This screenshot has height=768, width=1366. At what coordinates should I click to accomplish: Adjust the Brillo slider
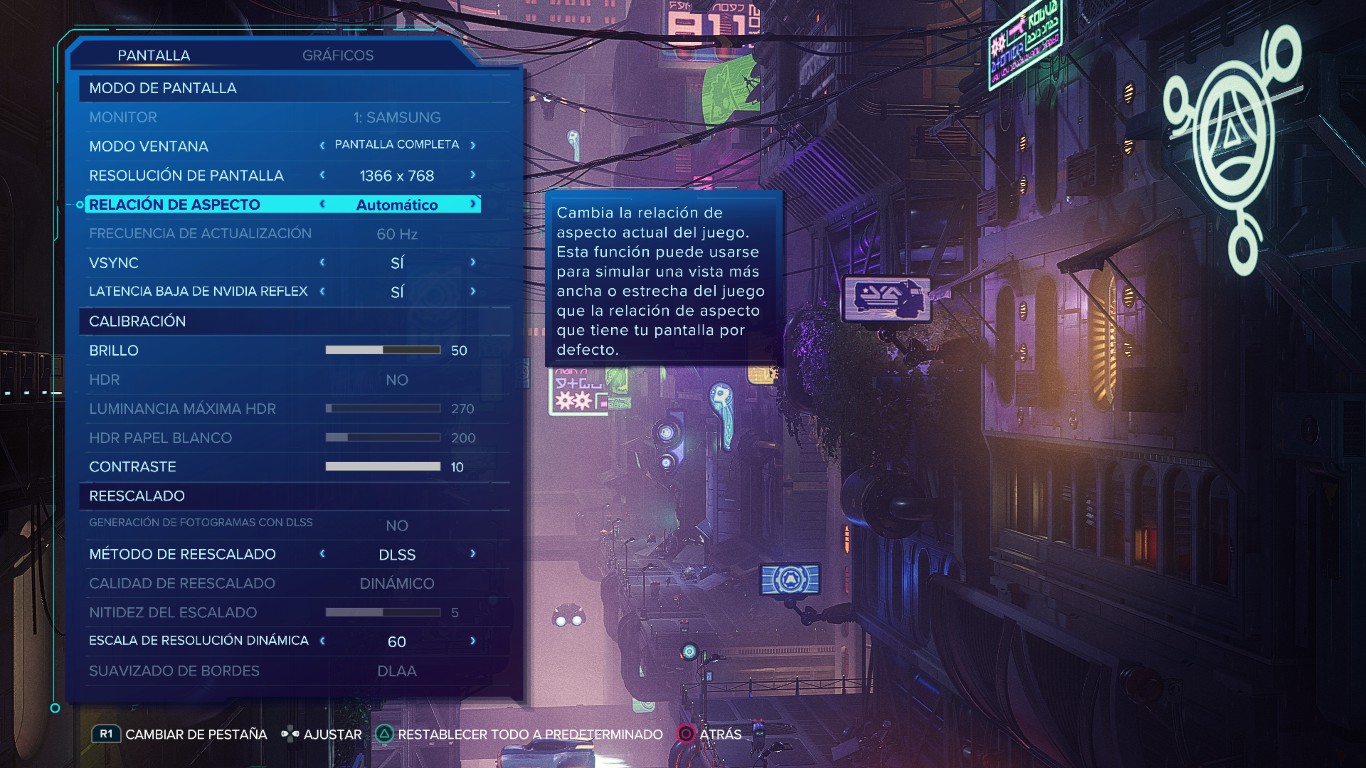point(383,350)
